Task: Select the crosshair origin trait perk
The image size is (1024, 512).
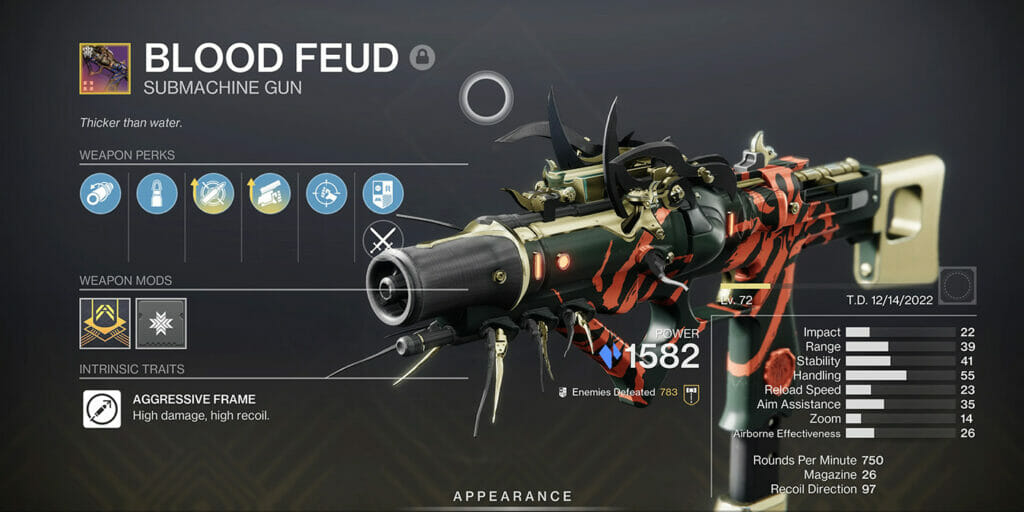Action: (x=326, y=193)
